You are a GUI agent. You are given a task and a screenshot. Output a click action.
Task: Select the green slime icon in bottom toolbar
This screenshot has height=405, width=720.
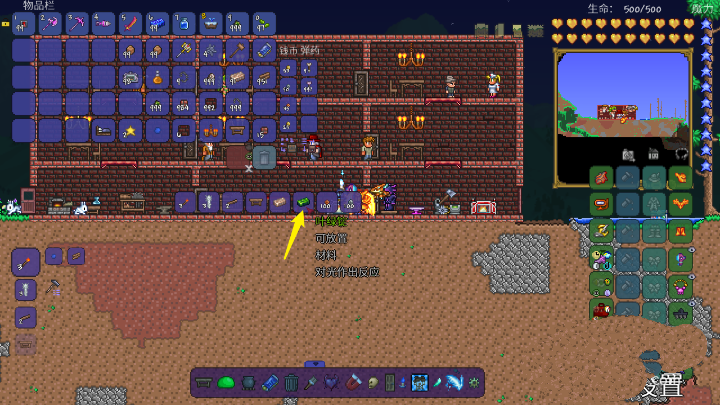click(226, 381)
